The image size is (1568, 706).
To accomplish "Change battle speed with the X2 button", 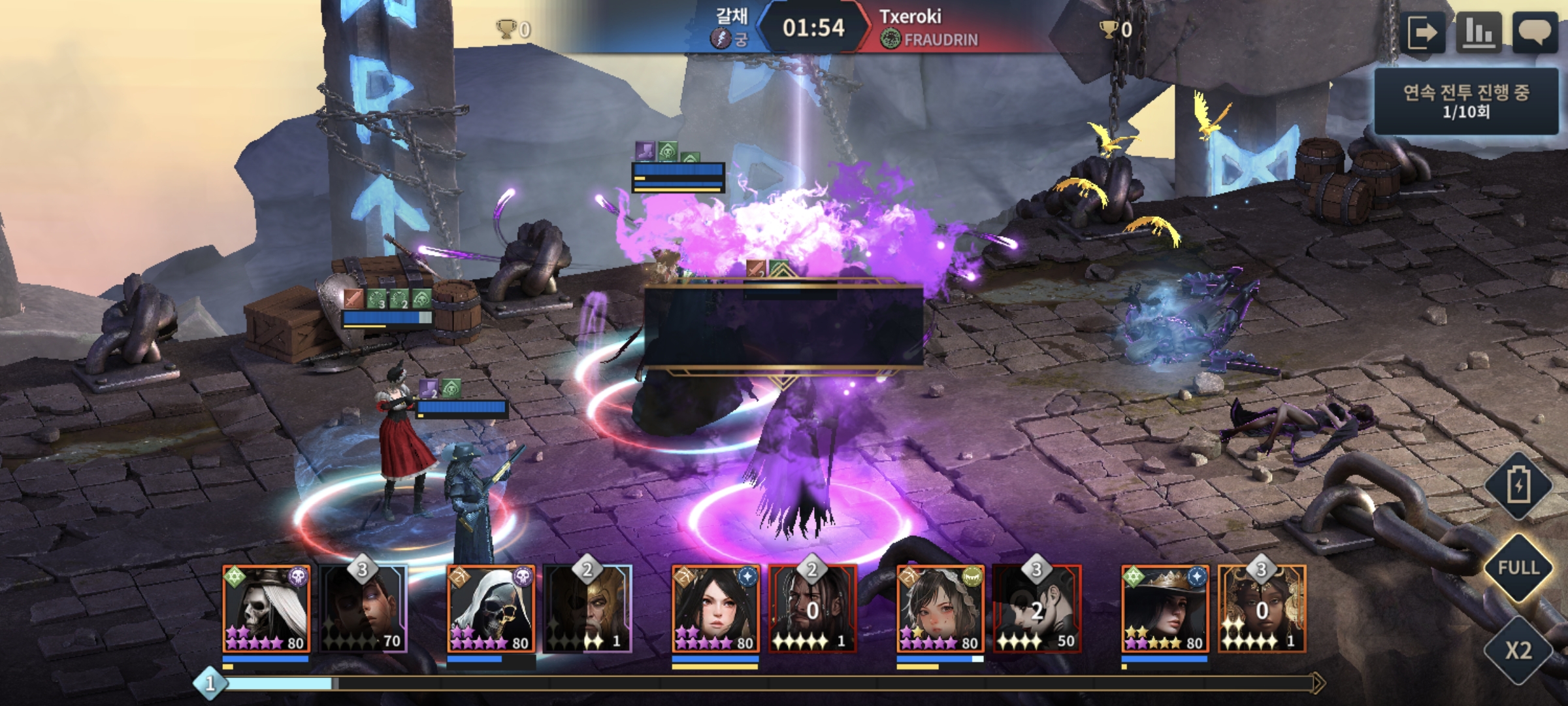I will tap(1518, 650).
